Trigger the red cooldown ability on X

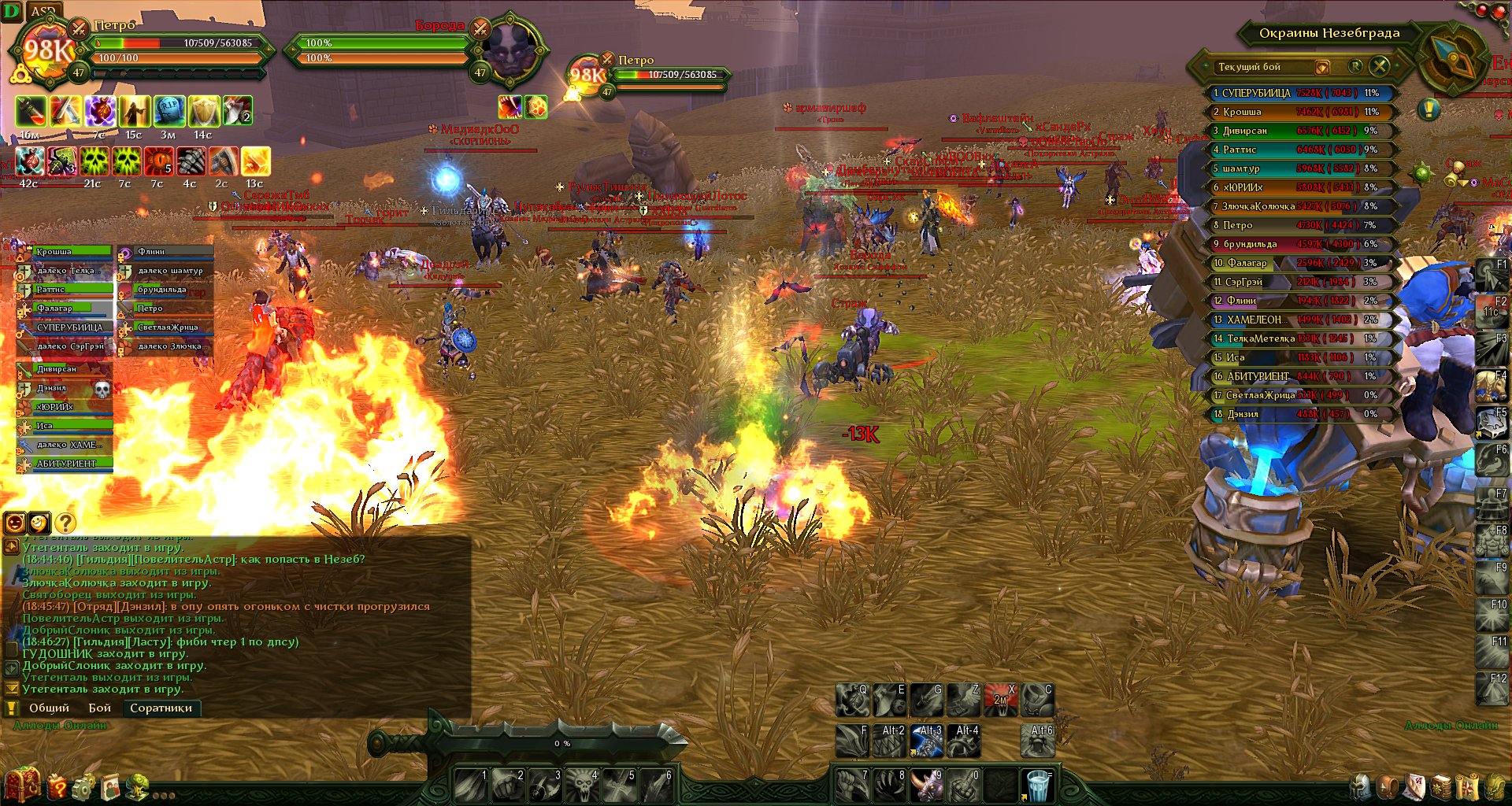click(x=1000, y=700)
